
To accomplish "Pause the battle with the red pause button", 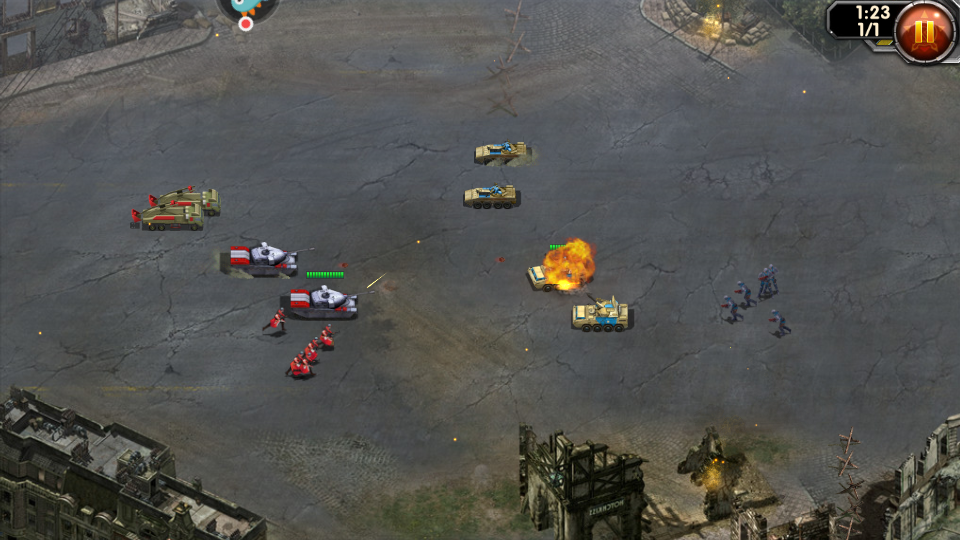I will pyautogui.click(x=924, y=30).
